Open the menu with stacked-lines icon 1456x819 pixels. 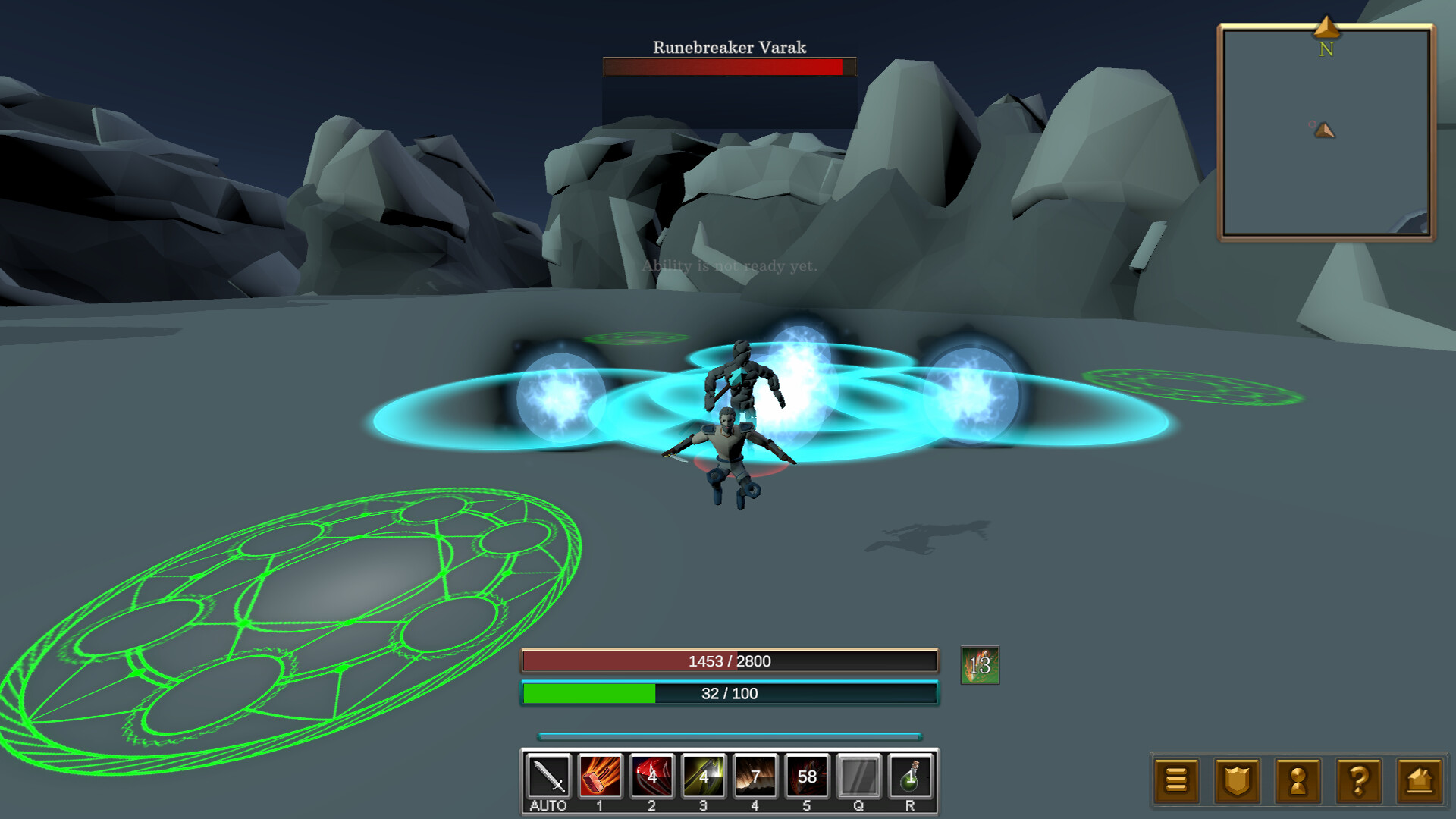pos(1175,780)
